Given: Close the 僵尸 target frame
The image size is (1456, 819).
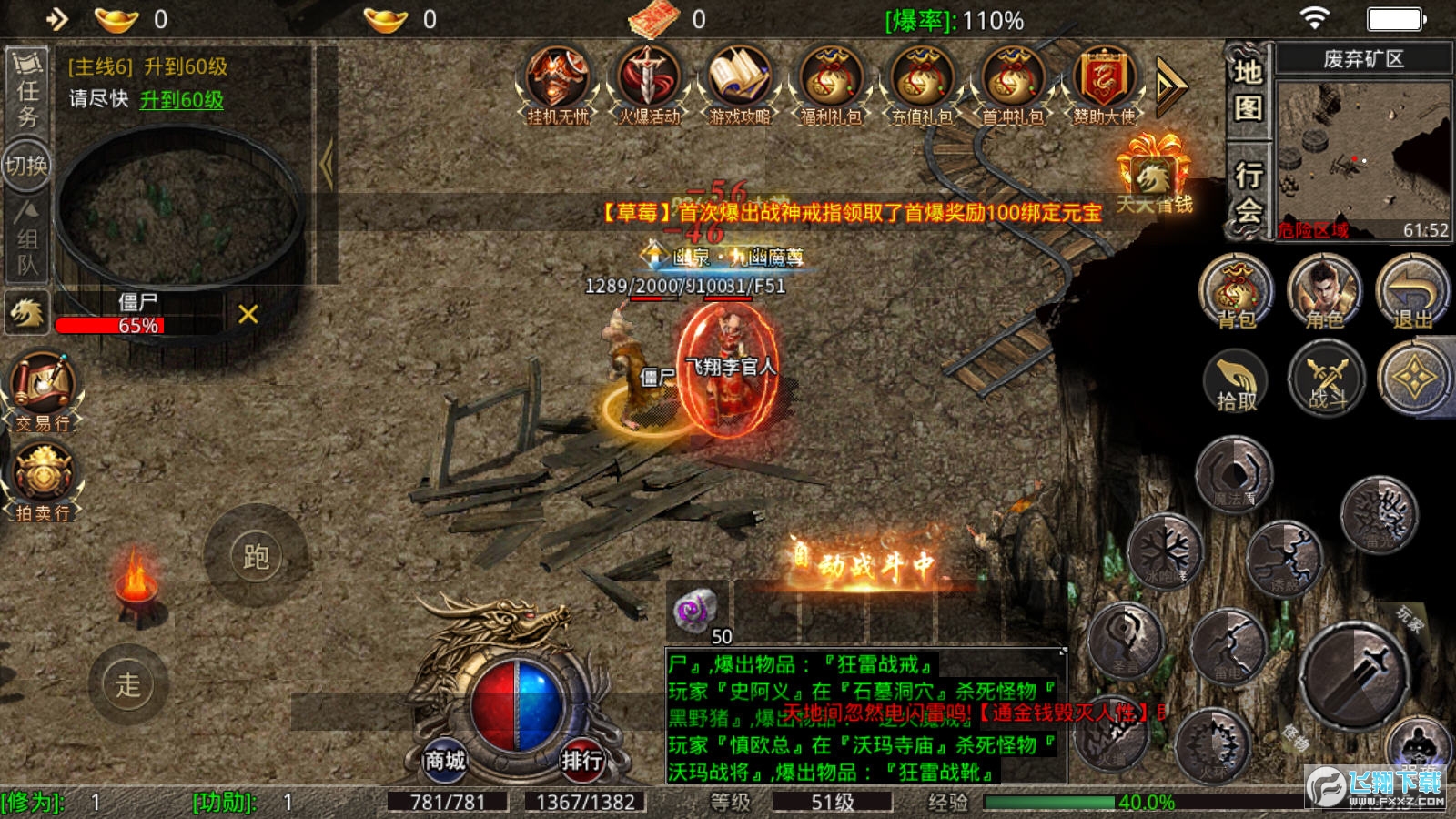Looking at the screenshot, I should (248, 314).
